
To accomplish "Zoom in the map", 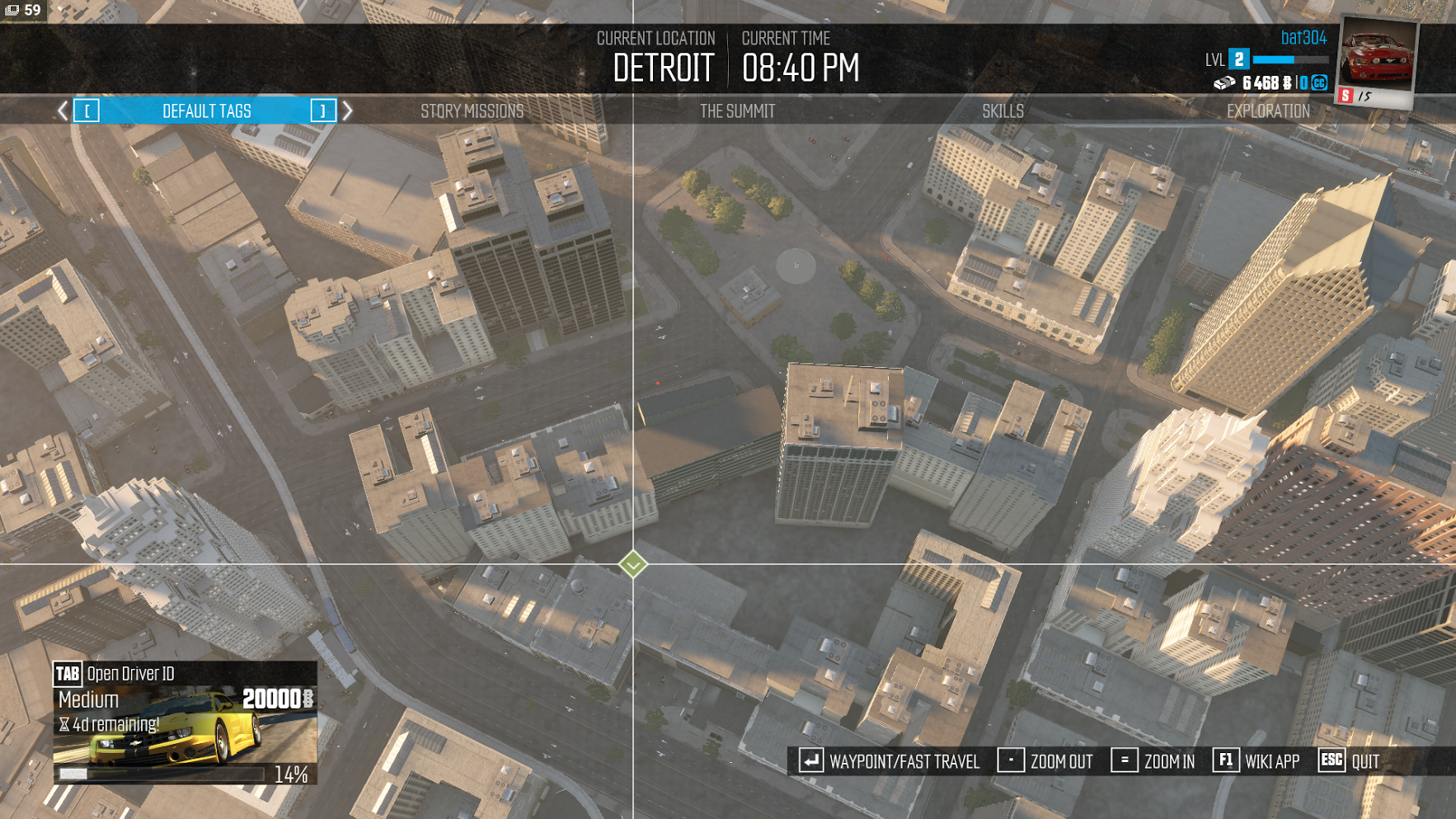I will [1153, 761].
